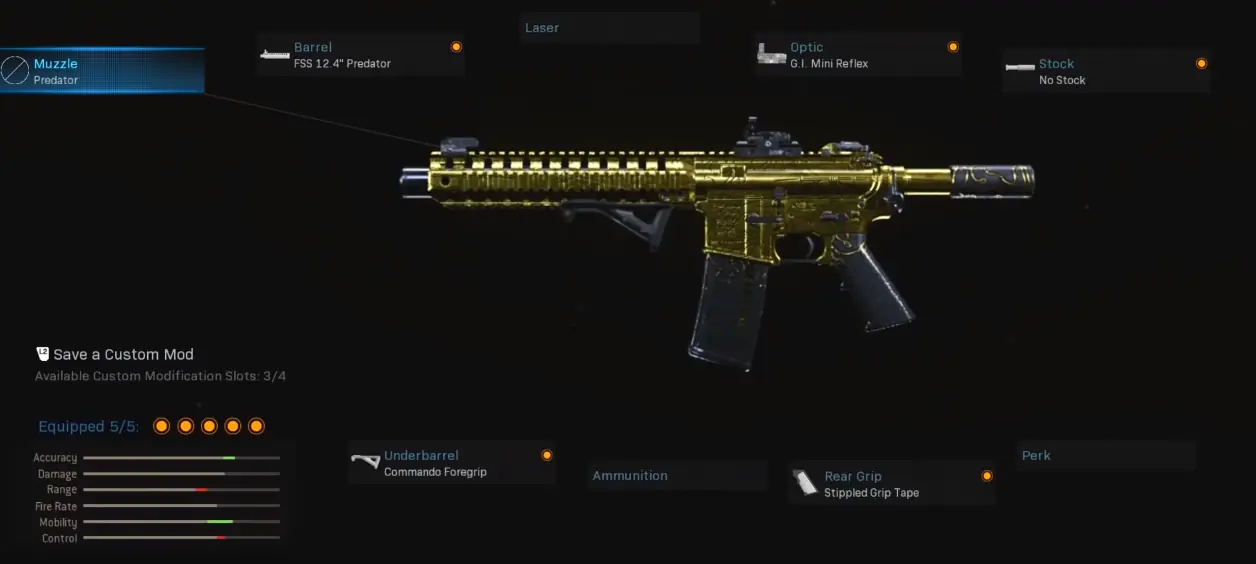Select the empty Perk slot
The image size is (1256, 564).
(x=1105, y=456)
